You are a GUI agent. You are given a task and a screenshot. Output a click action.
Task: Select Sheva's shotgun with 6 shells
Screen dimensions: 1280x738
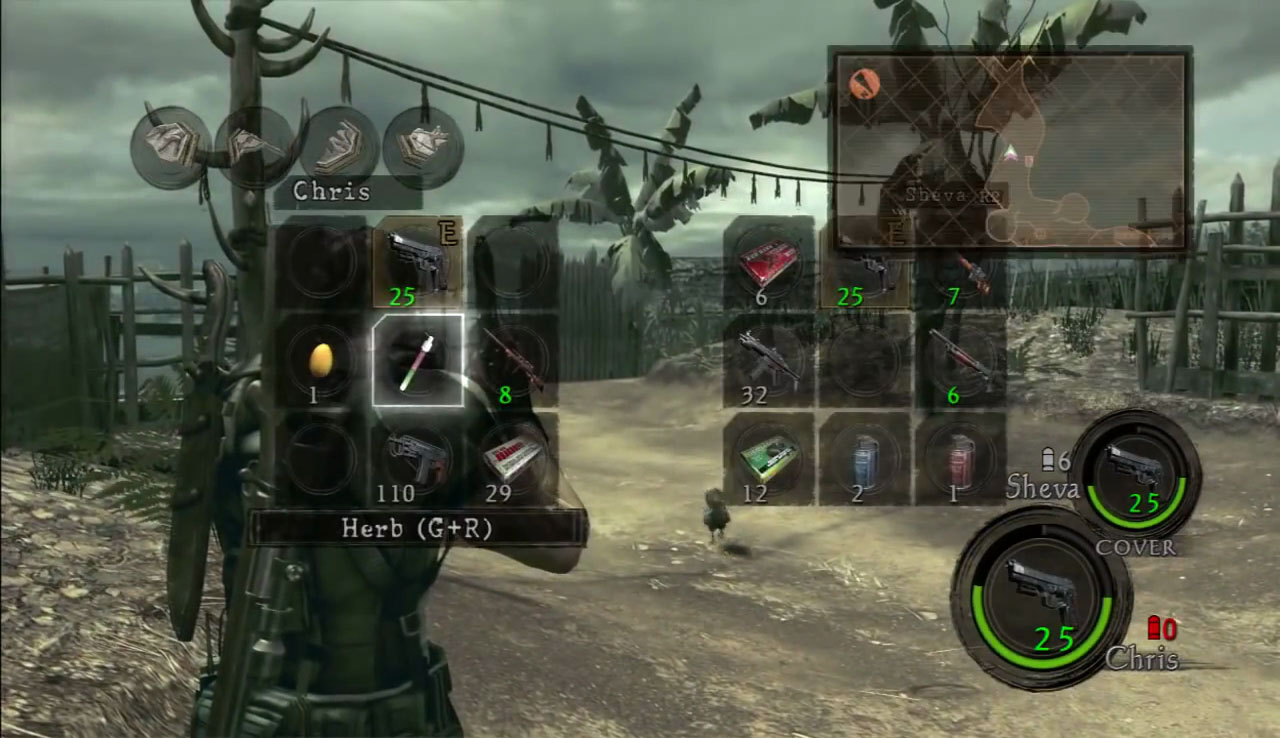(x=960, y=360)
